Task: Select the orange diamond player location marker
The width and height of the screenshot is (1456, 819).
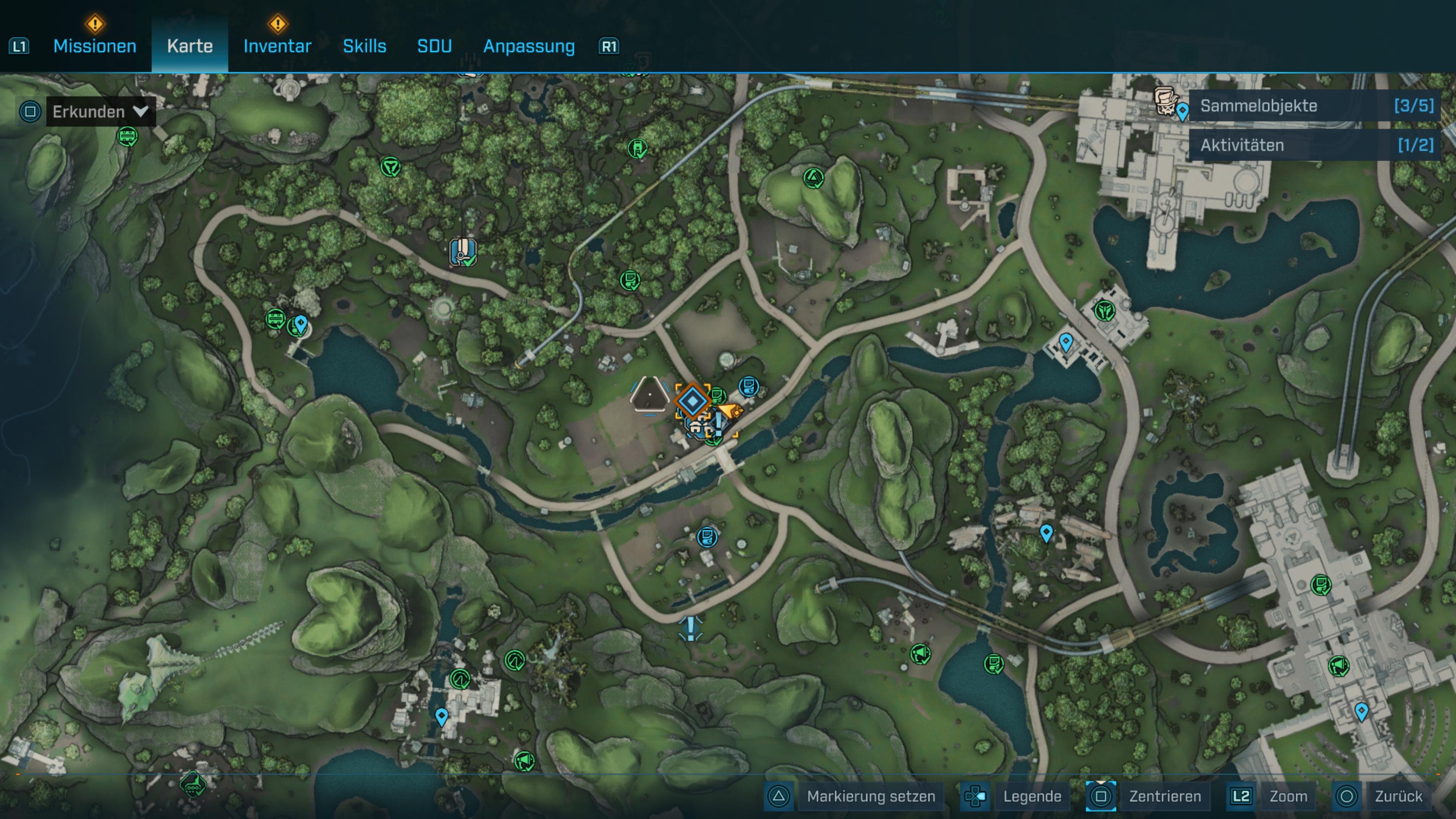Action: (692, 400)
